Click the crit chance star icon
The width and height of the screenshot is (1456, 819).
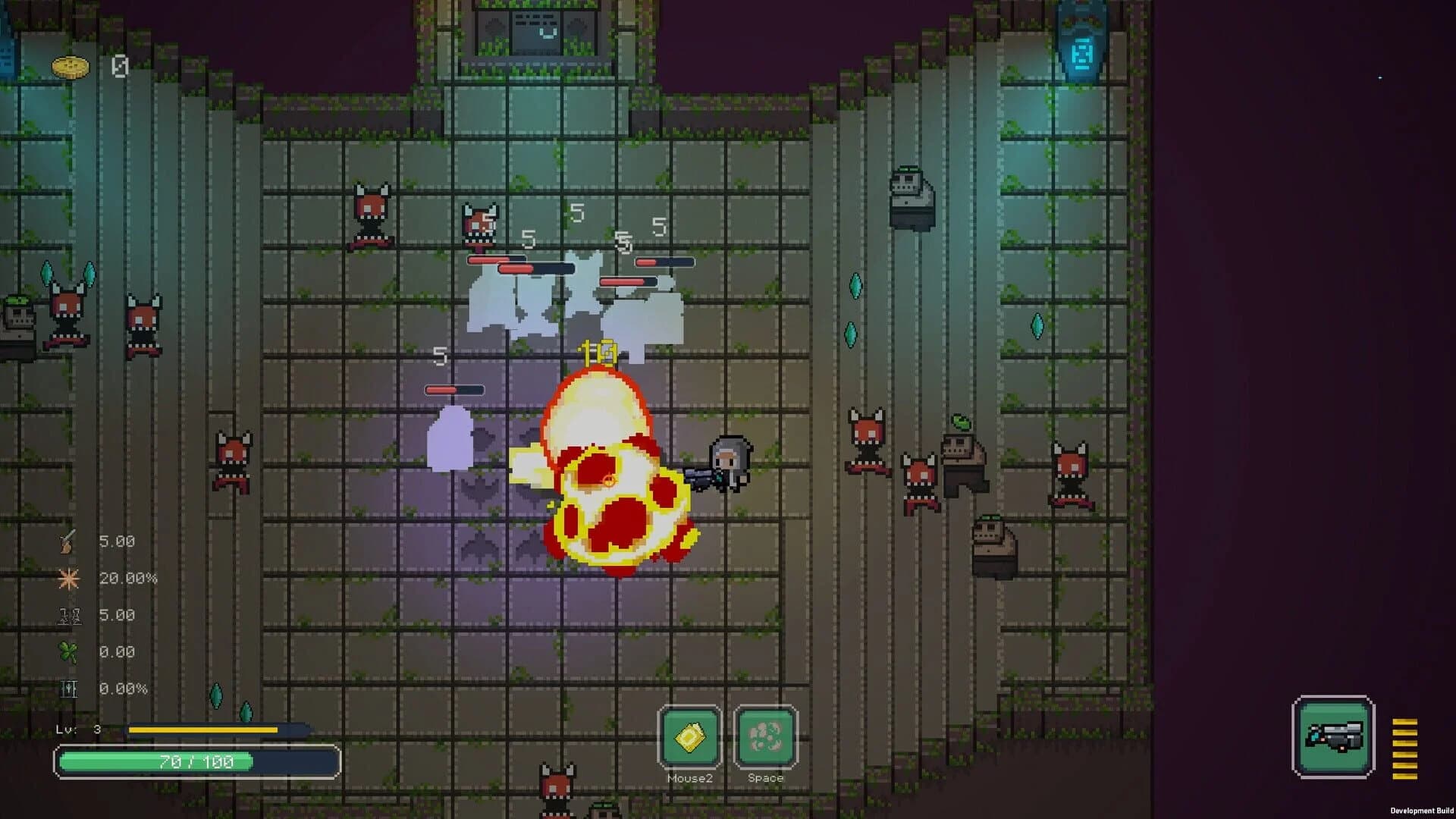click(x=68, y=578)
